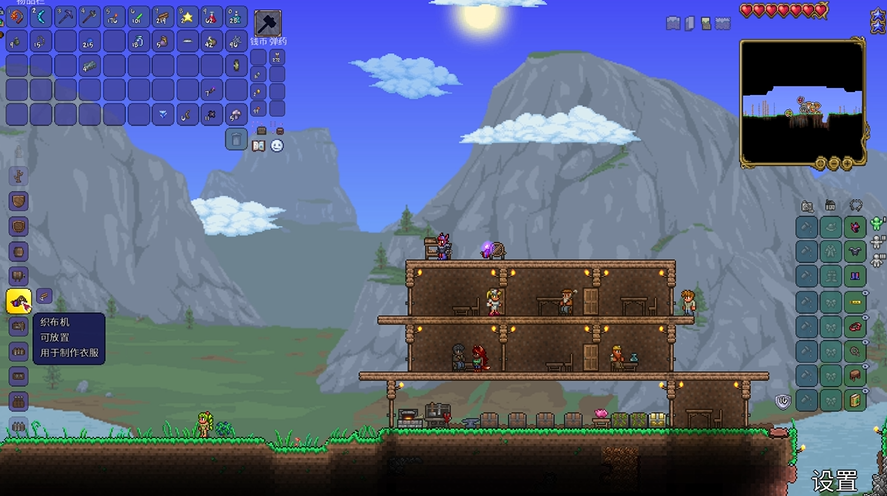Image resolution: width=887 pixels, height=496 pixels.
Task: Open the bestiary book icon
Action: click(259, 146)
